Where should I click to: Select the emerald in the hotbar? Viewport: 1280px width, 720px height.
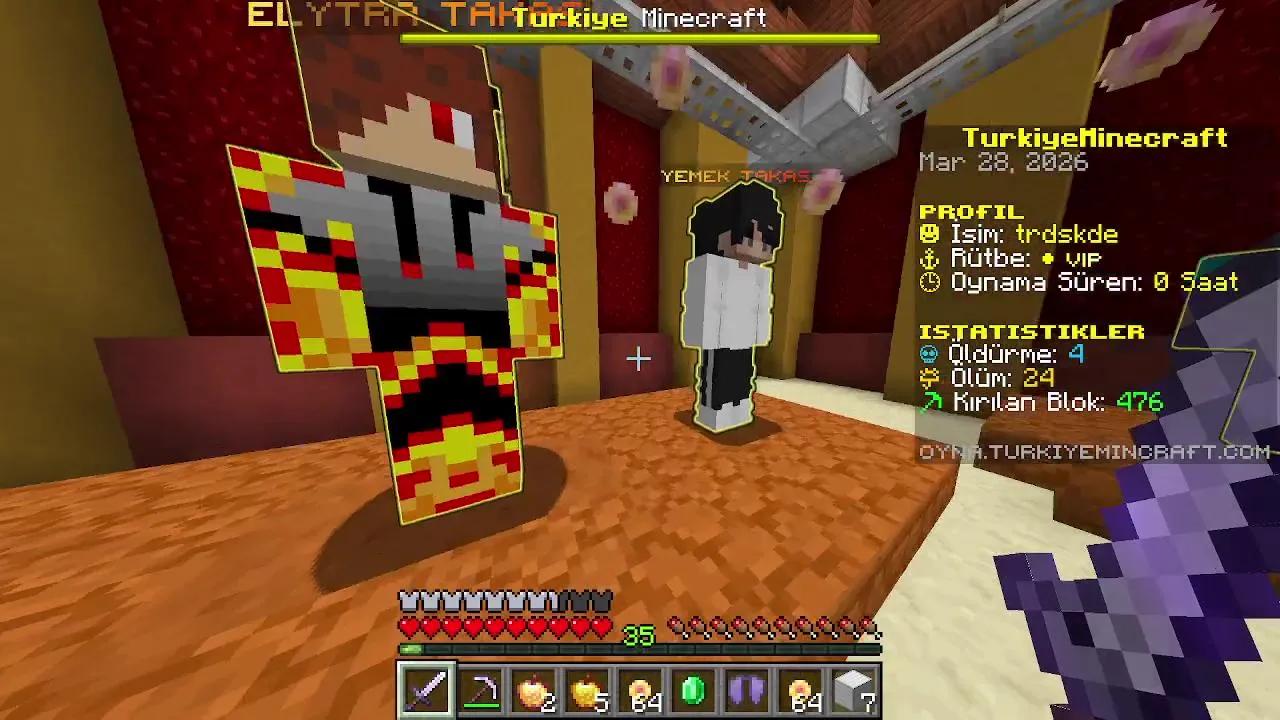(x=695, y=690)
